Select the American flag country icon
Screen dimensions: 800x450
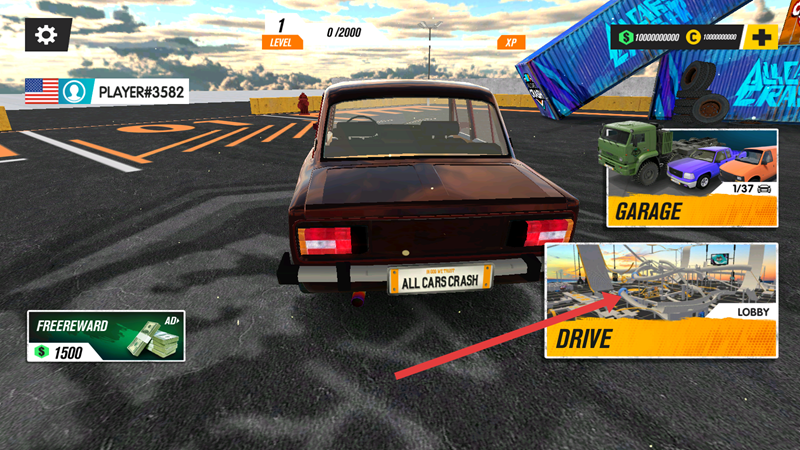[x=41, y=92]
